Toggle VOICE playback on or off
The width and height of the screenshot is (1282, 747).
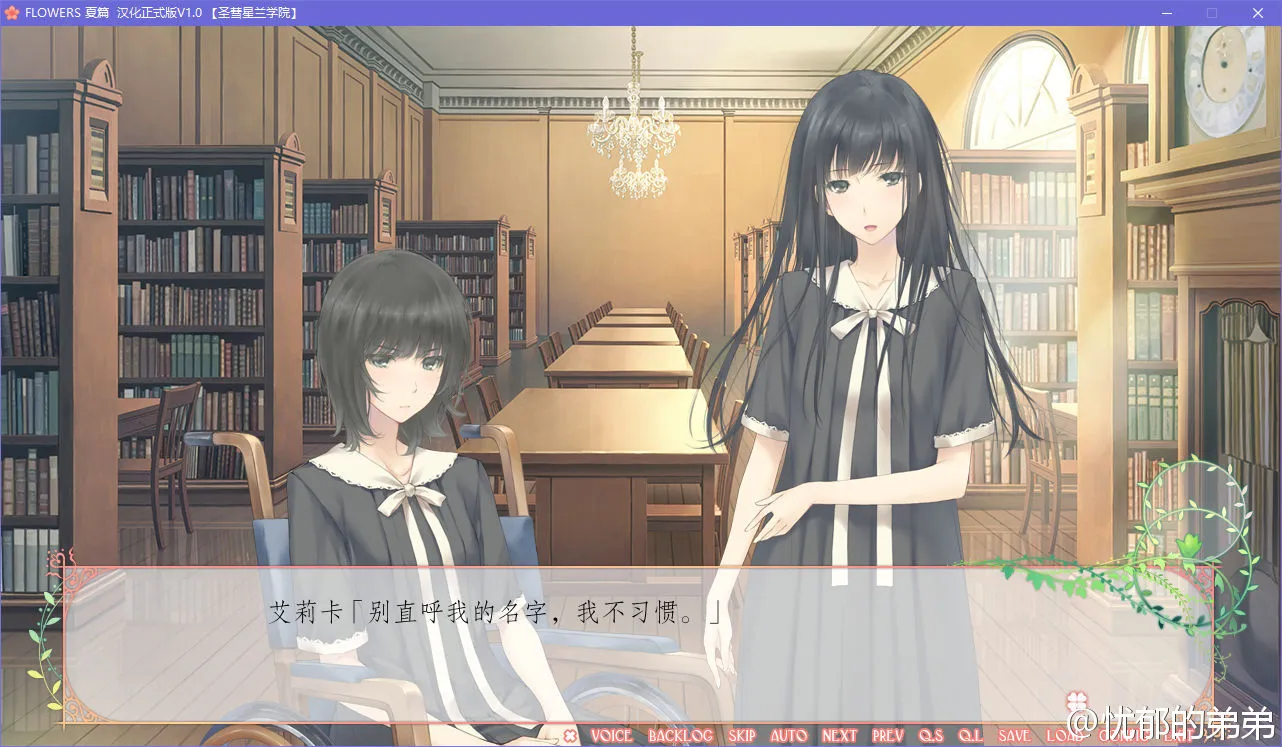[x=612, y=736]
